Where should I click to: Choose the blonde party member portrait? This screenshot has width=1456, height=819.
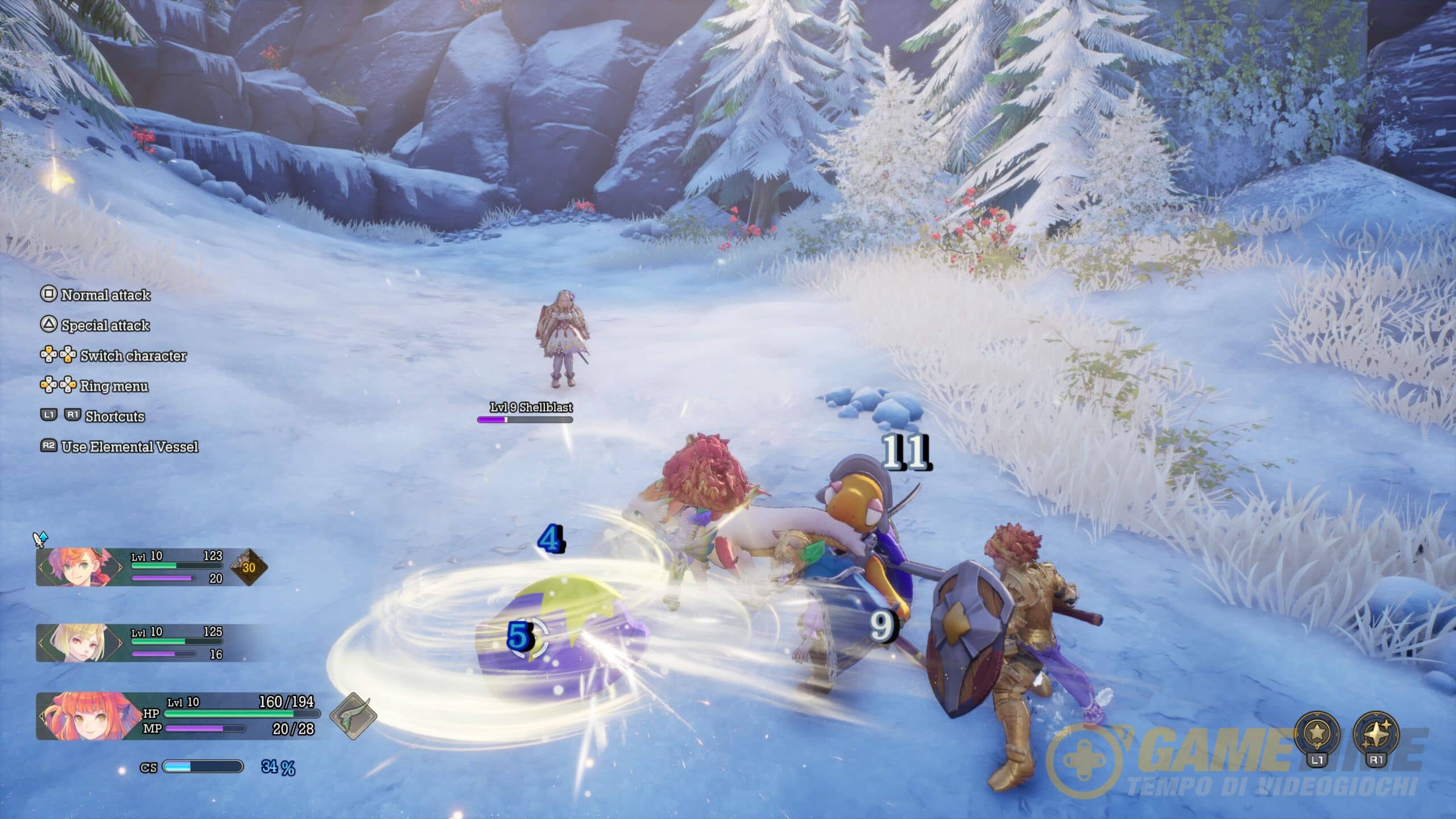pos(80,643)
